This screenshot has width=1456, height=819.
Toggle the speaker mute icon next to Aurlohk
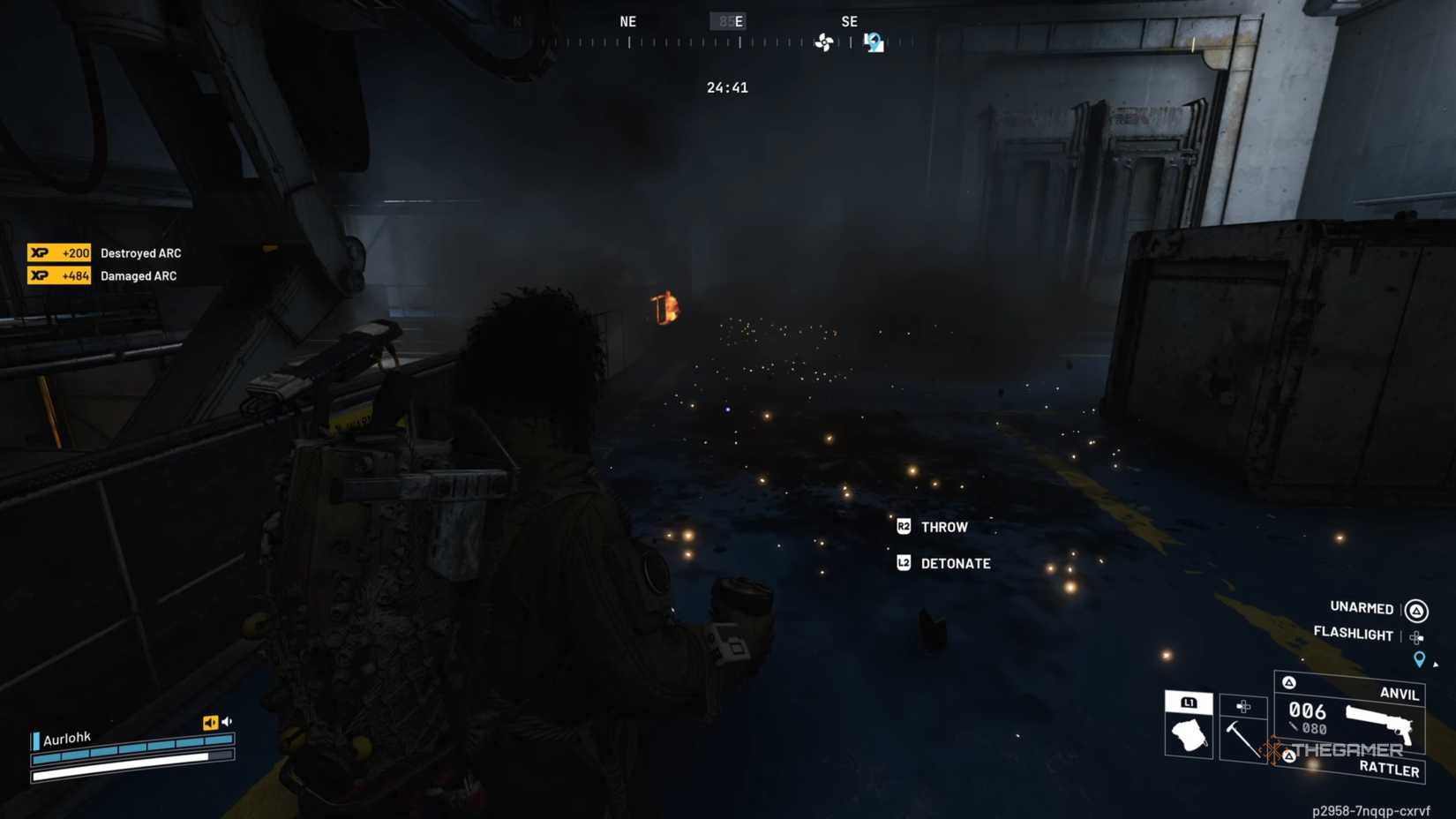(210, 722)
